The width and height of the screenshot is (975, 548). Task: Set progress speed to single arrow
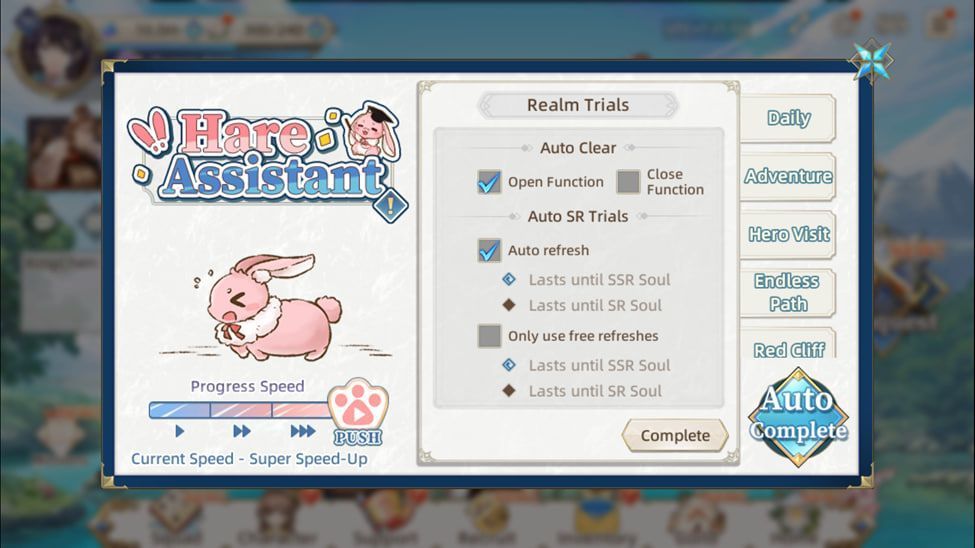180,432
